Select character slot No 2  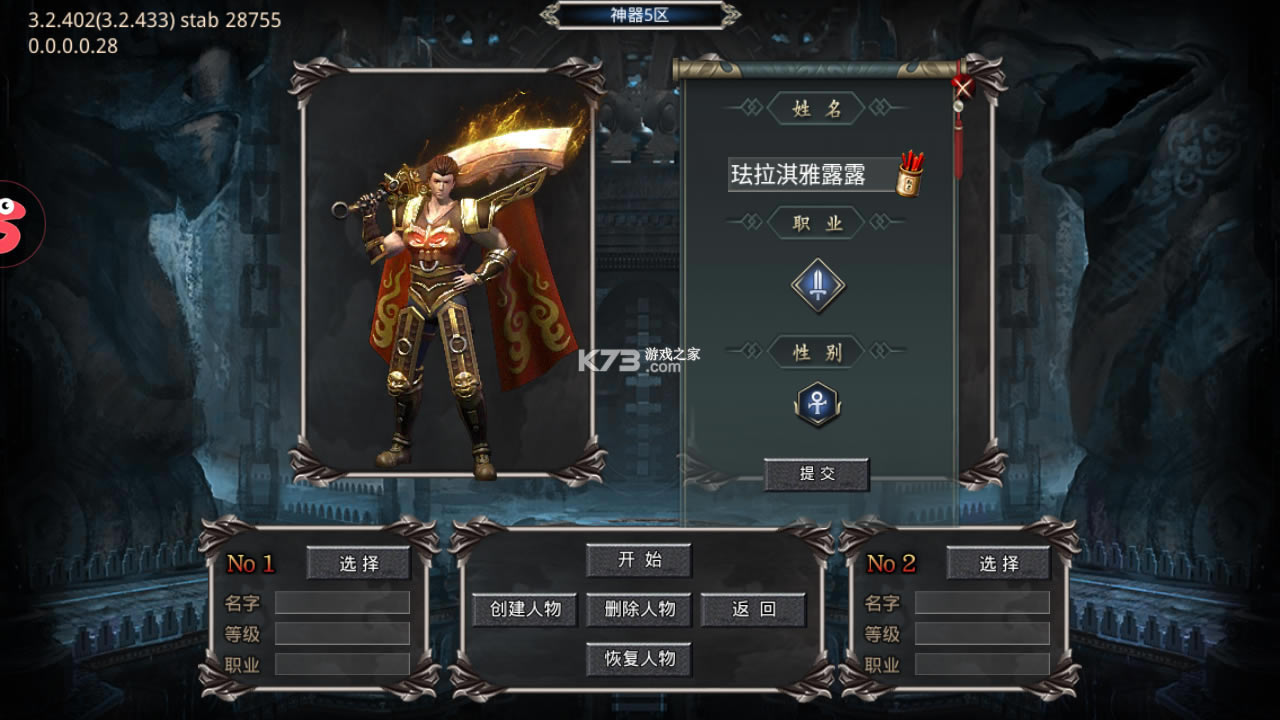click(x=998, y=563)
